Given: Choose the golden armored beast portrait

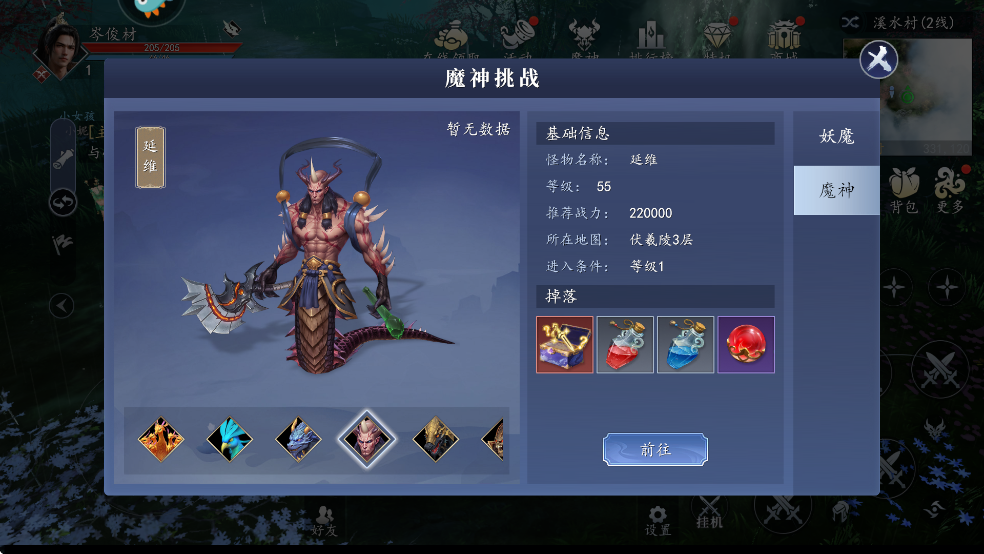Looking at the screenshot, I should click(436, 439).
